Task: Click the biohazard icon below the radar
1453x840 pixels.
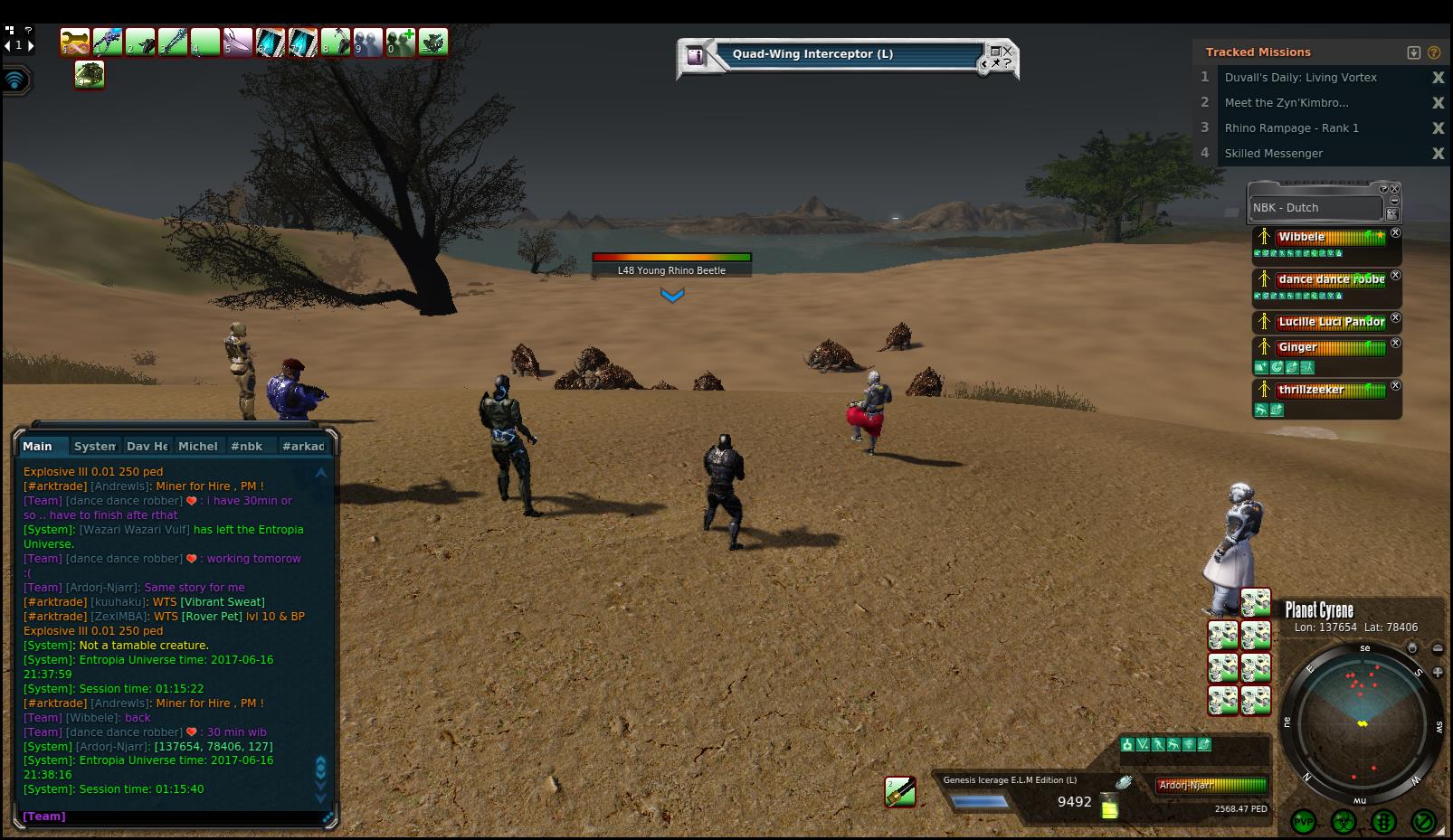Action: tap(1344, 822)
